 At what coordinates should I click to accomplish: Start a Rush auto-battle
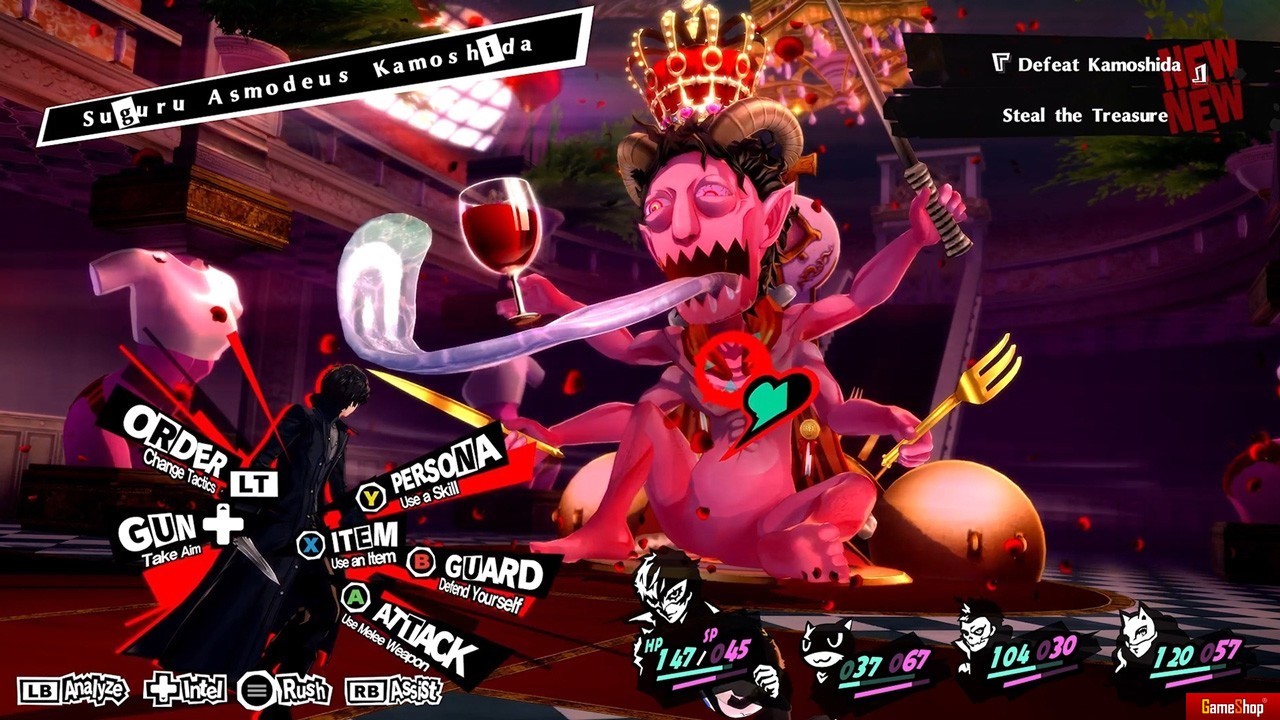click(x=286, y=690)
